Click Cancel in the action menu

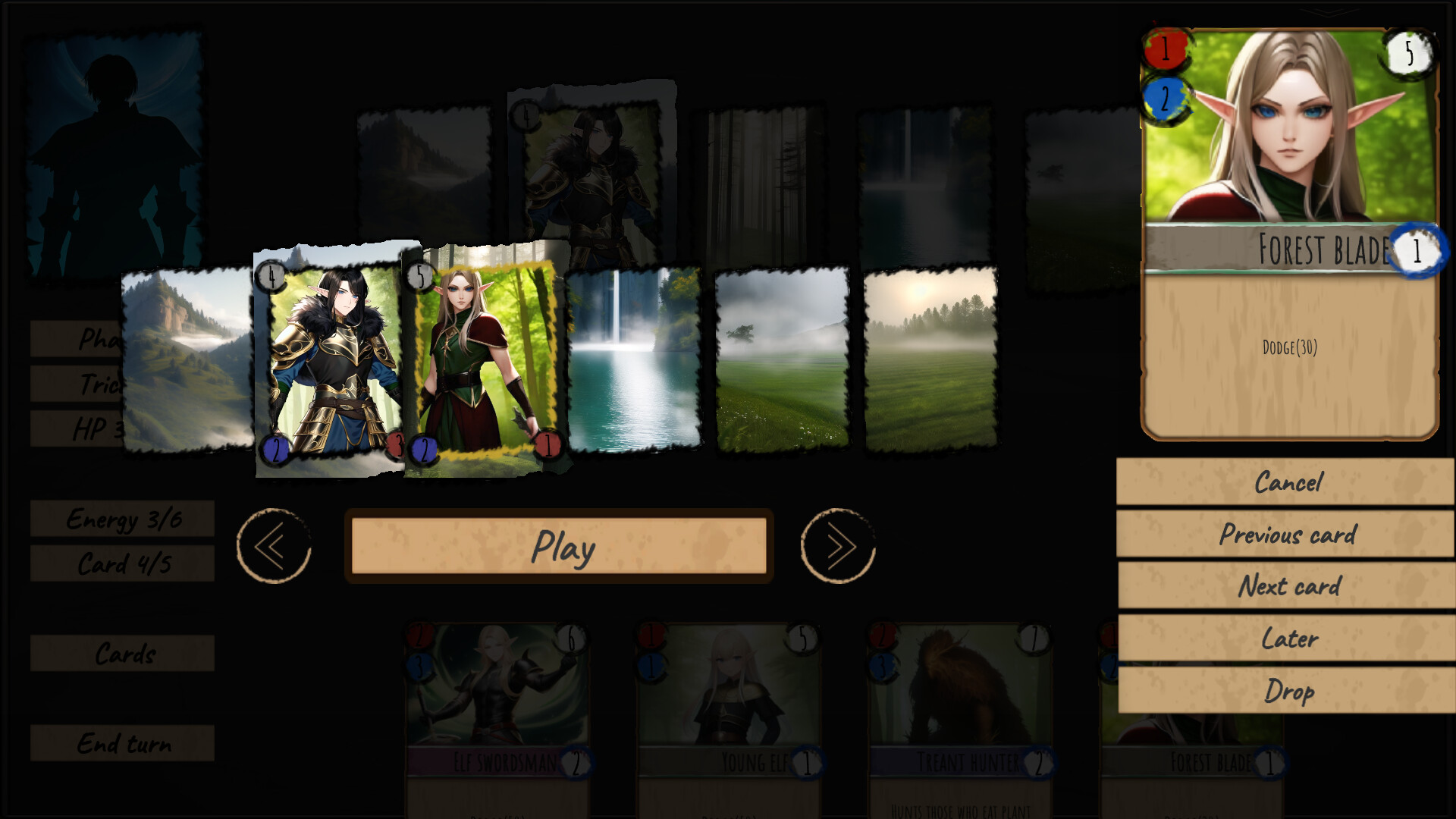[x=1288, y=482]
